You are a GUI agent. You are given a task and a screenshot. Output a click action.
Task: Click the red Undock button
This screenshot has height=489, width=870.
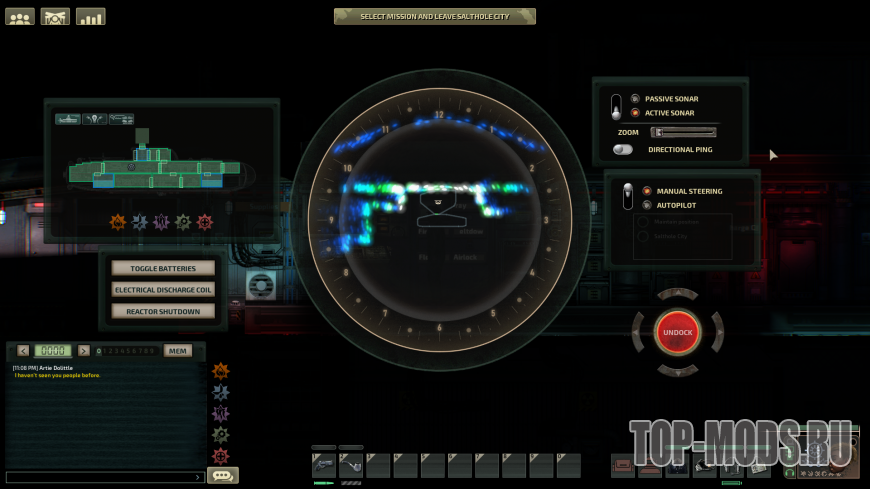[677, 331]
